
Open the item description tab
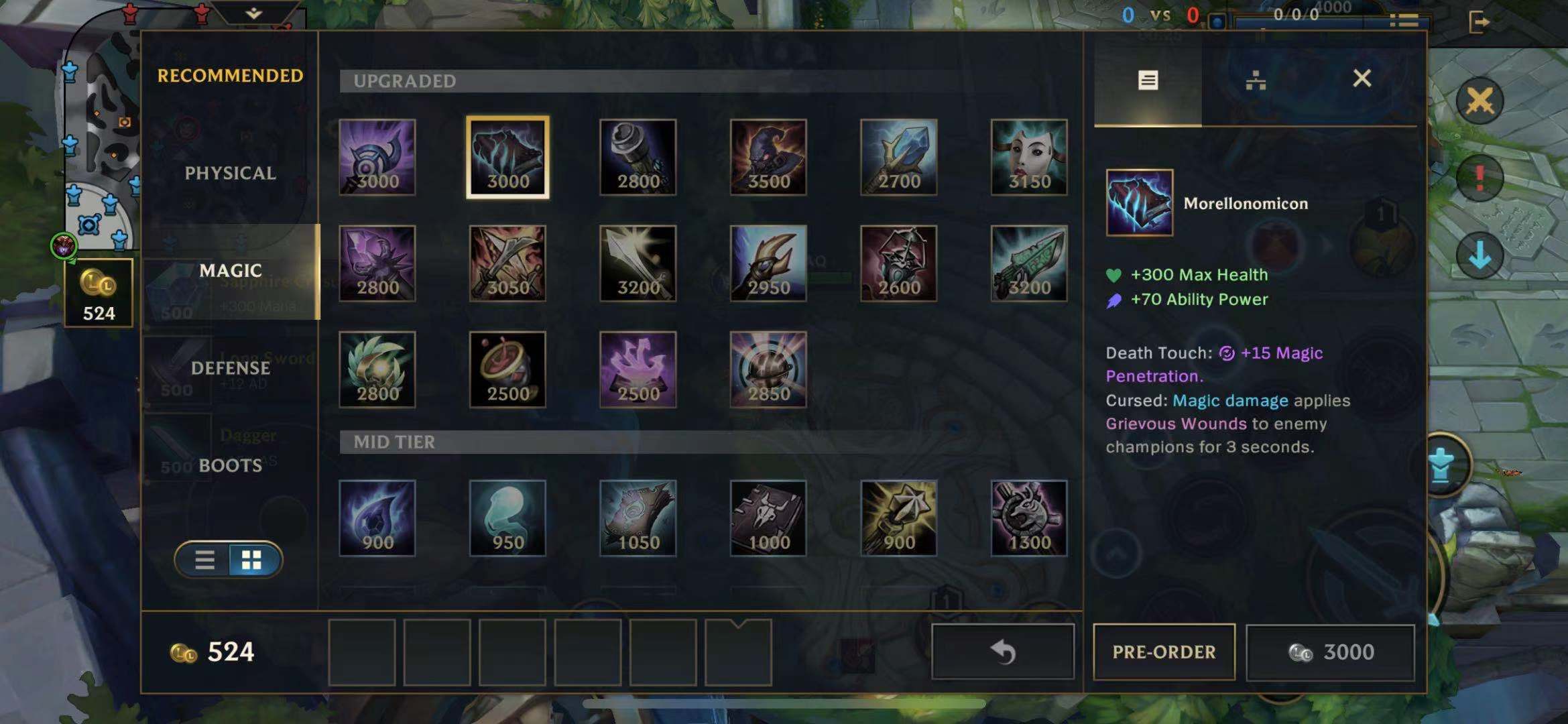1148,80
